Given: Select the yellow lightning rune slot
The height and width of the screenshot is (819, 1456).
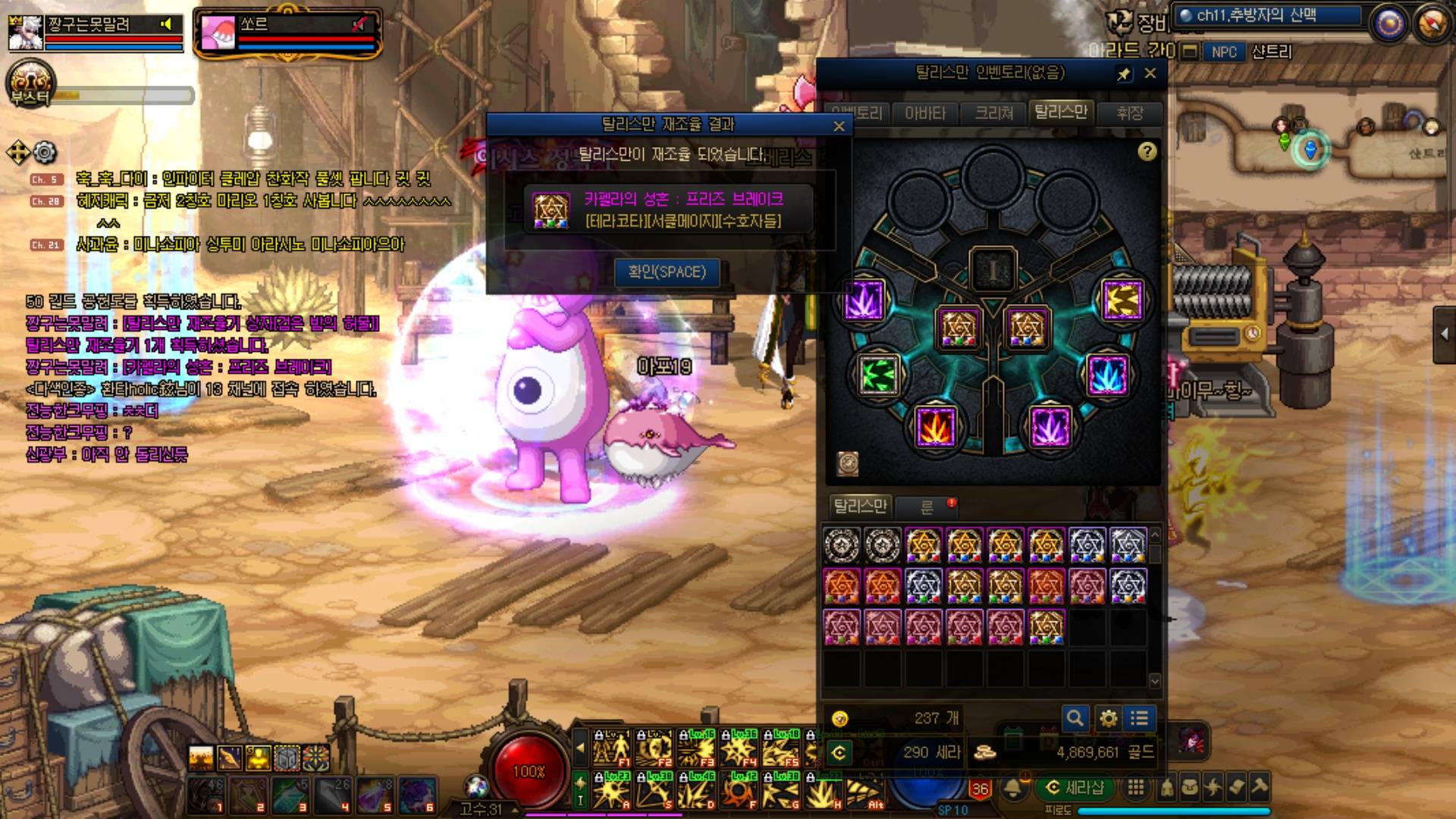Looking at the screenshot, I should click(x=1122, y=300).
